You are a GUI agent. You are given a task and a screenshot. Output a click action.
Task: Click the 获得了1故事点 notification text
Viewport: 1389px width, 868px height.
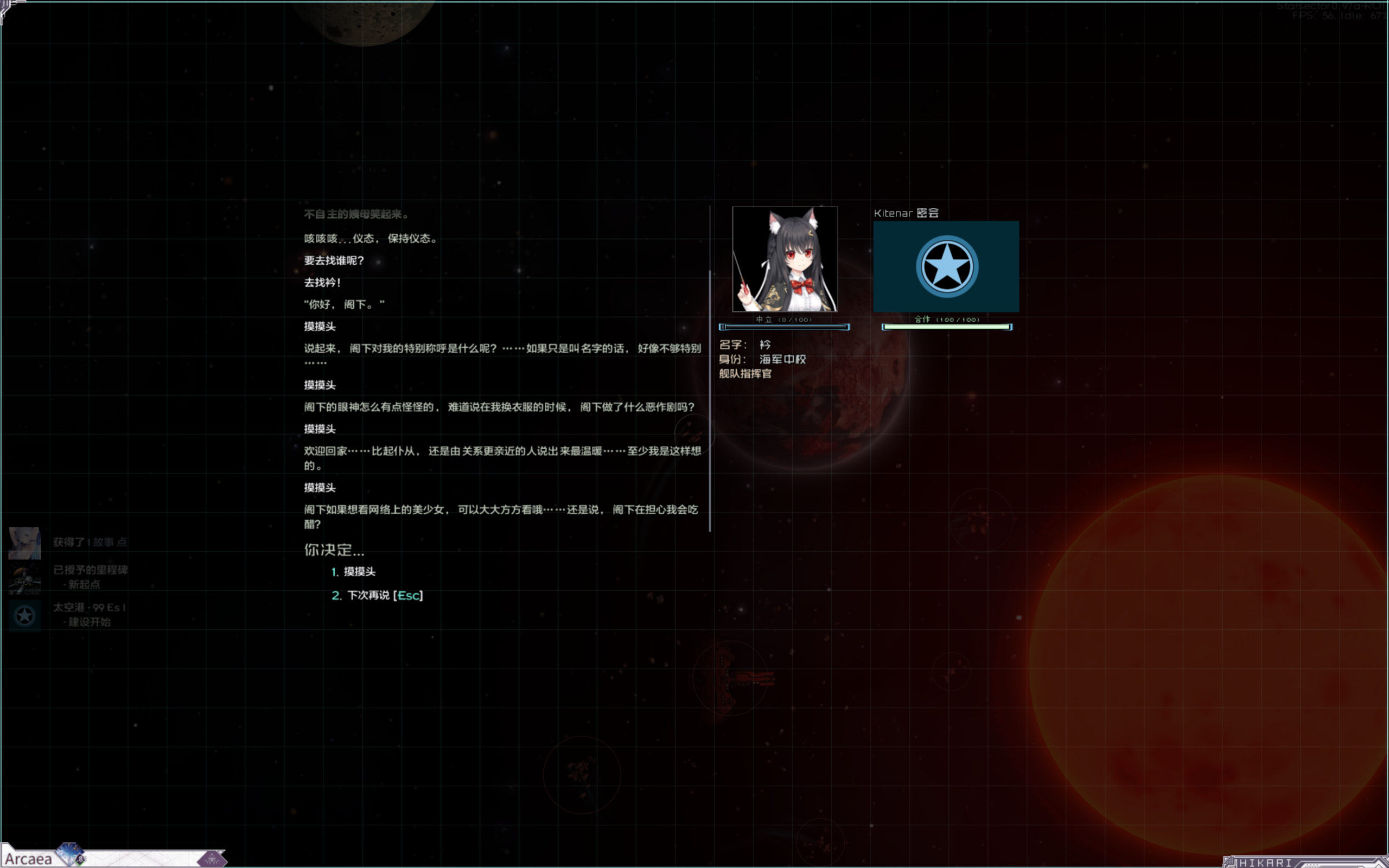tap(89, 541)
